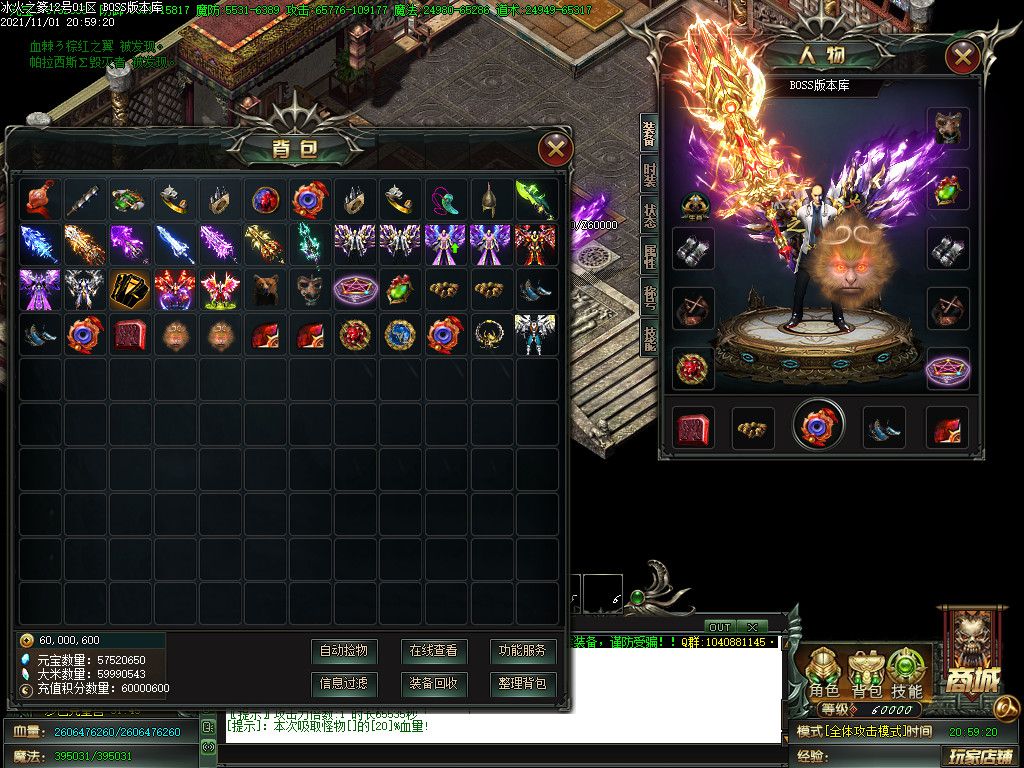Open the 玩家店铺 player shop
The width and height of the screenshot is (1024, 768).
[981, 756]
